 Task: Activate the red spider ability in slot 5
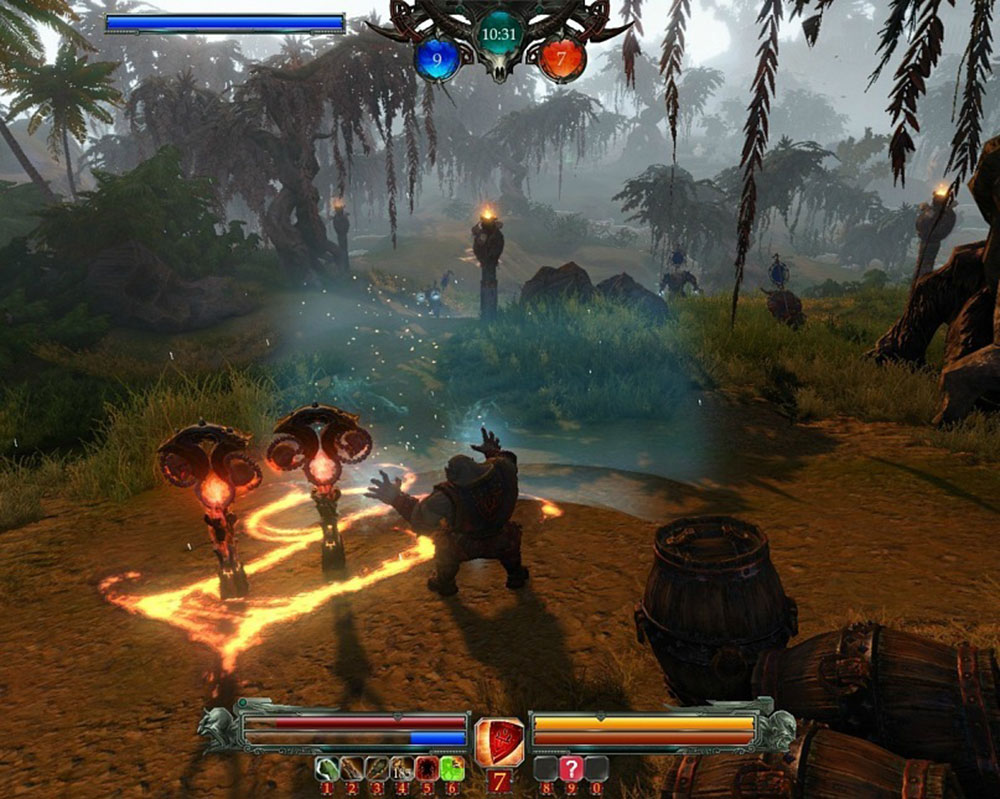tap(427, 768)
